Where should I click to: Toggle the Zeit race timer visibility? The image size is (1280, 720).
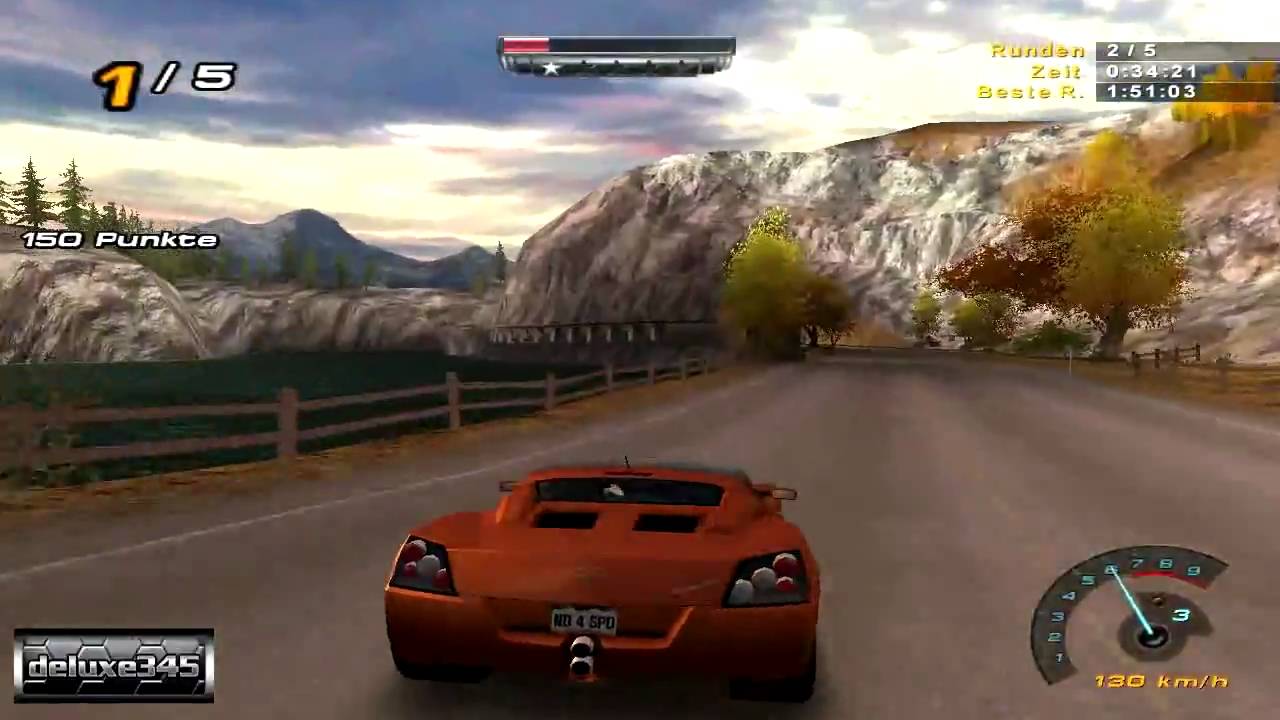point(1152,71)
